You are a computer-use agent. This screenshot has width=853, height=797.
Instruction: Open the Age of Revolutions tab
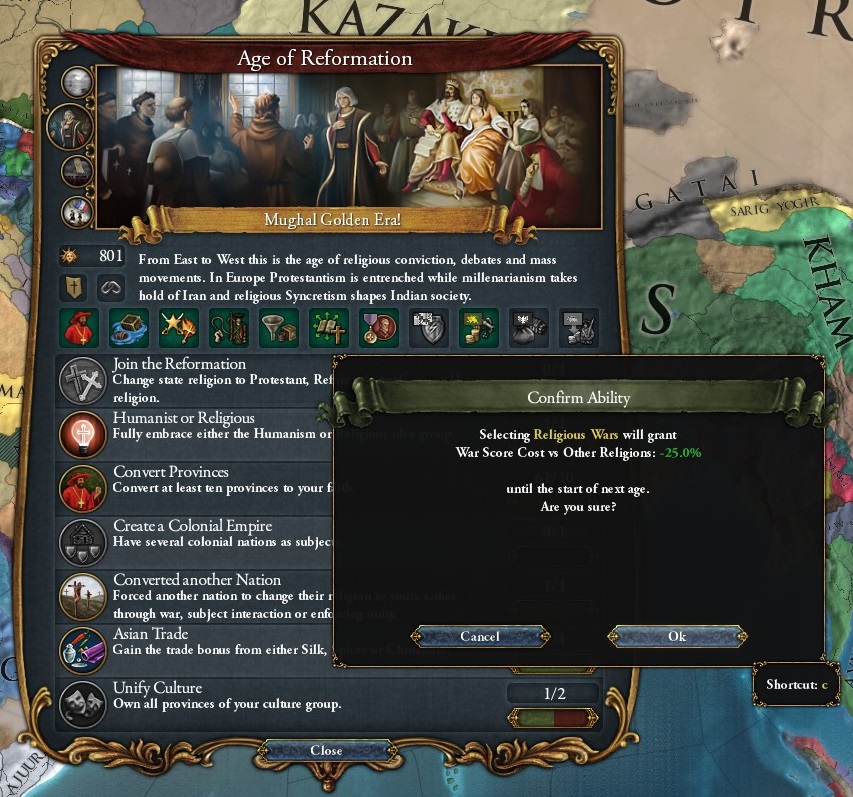click(77, 211)
